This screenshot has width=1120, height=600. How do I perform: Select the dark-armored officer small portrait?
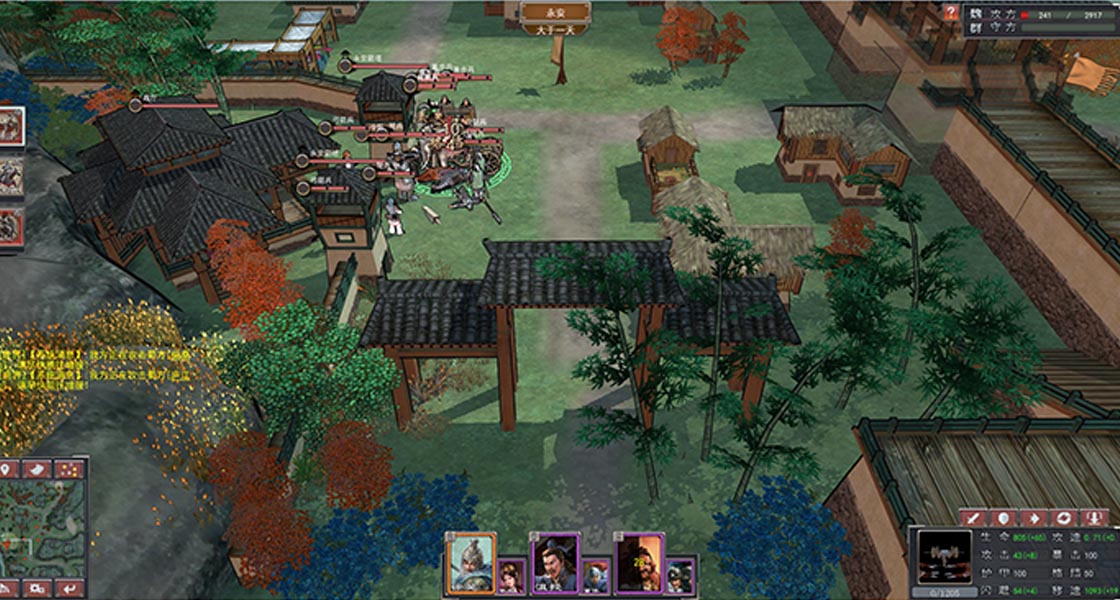point(681,574)
